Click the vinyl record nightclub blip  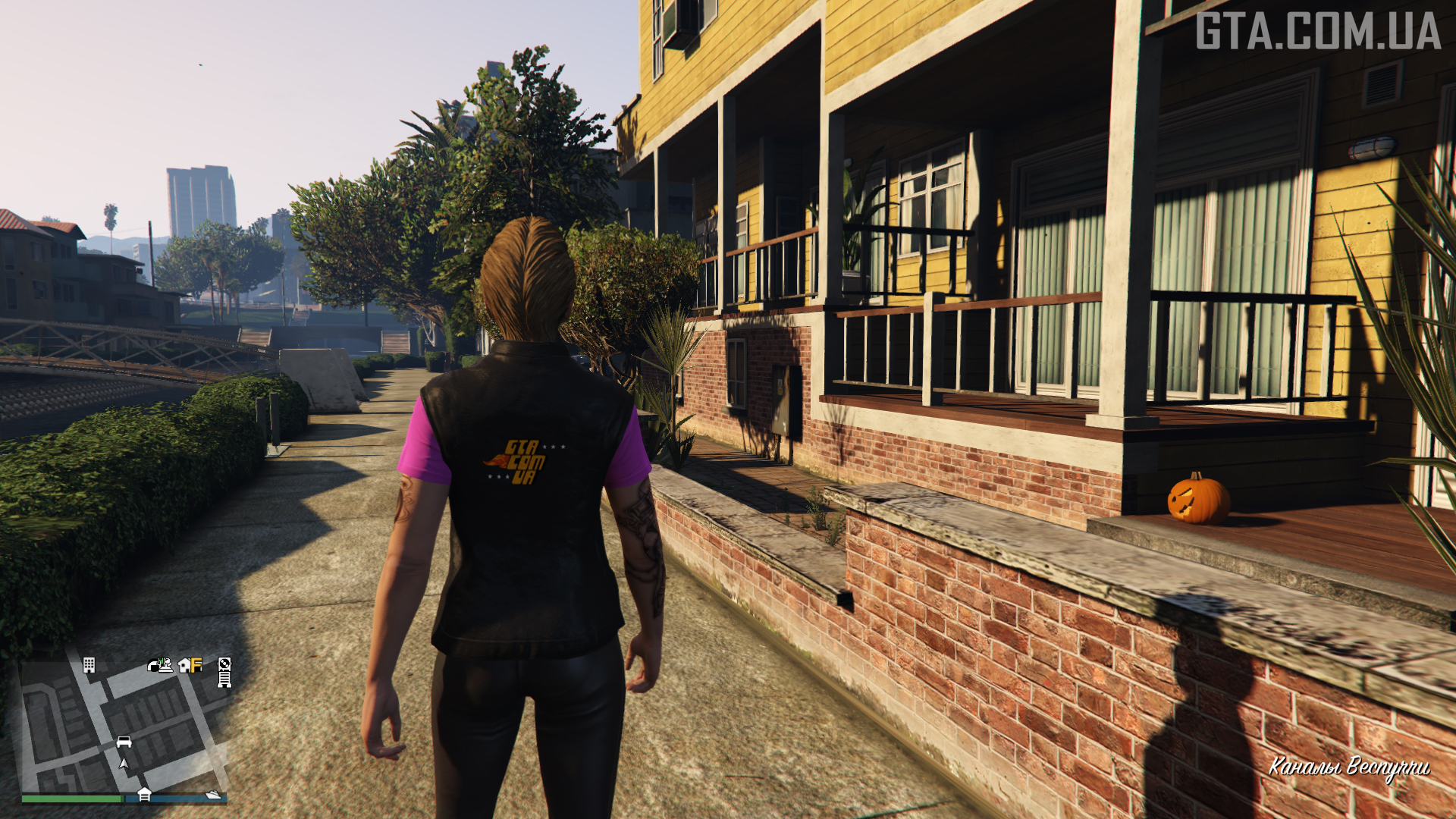(224, 664)
